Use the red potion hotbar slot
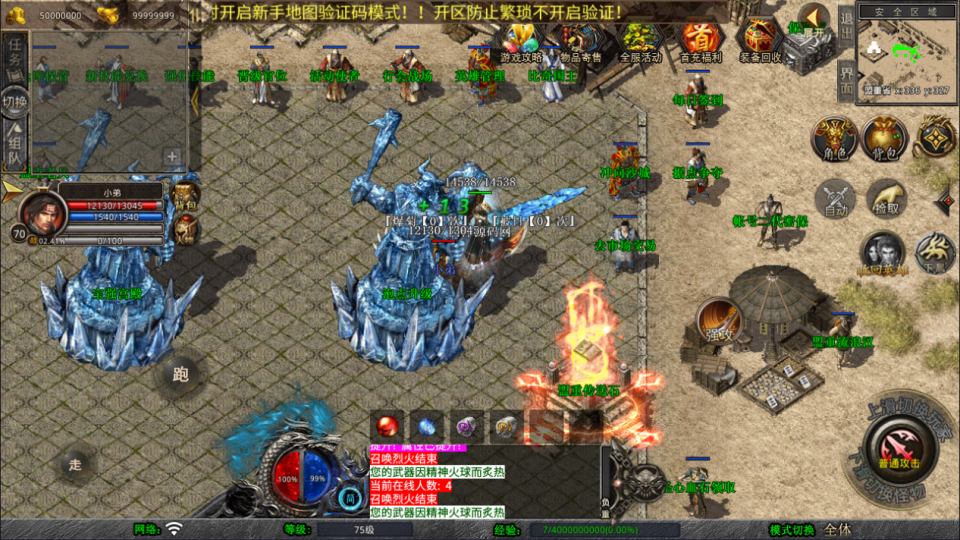The width and height of the screenshot is (960, 540). [x=387, y=426]
